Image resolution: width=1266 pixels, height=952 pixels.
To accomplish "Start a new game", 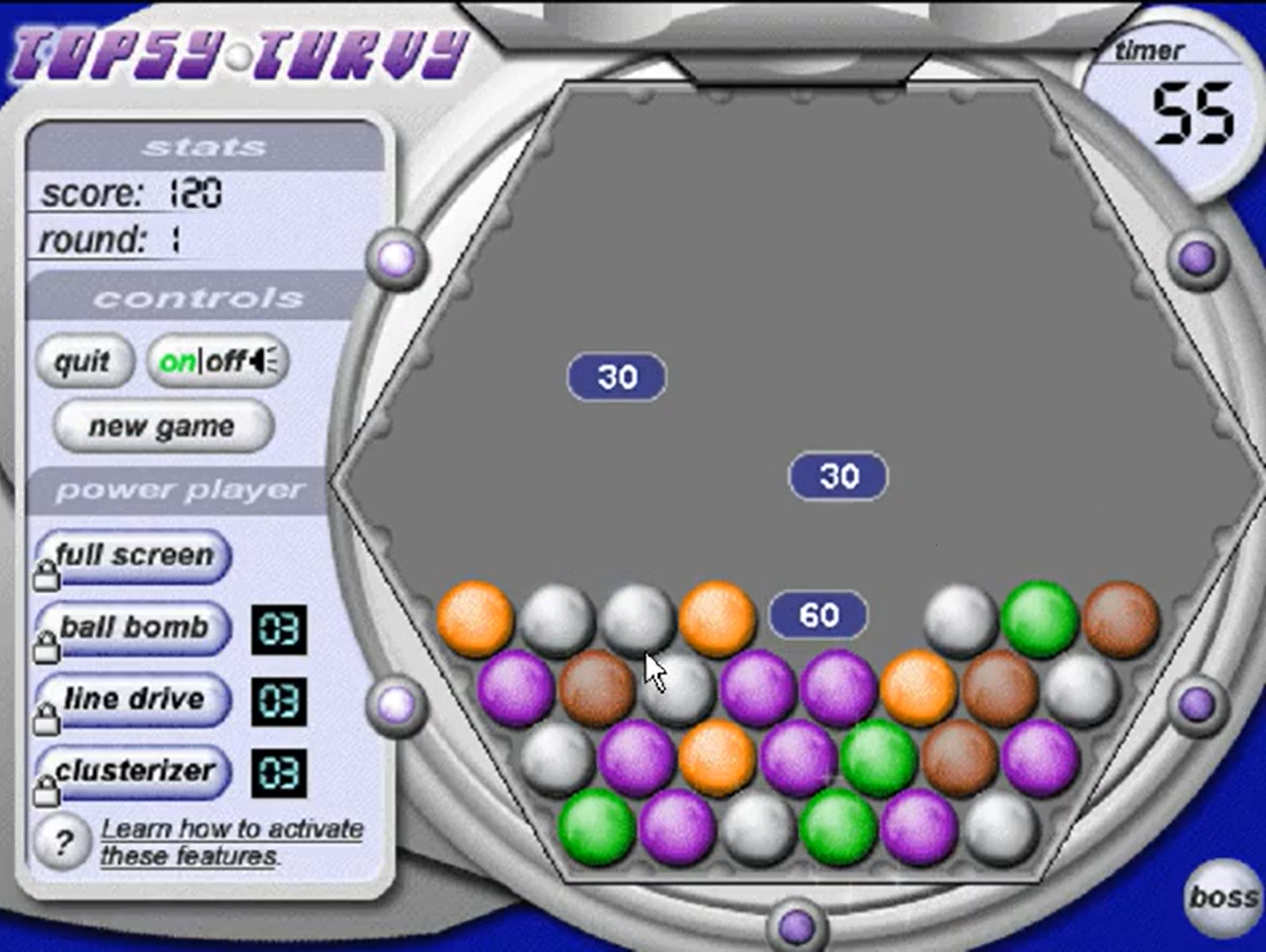I will pos(161,426).
